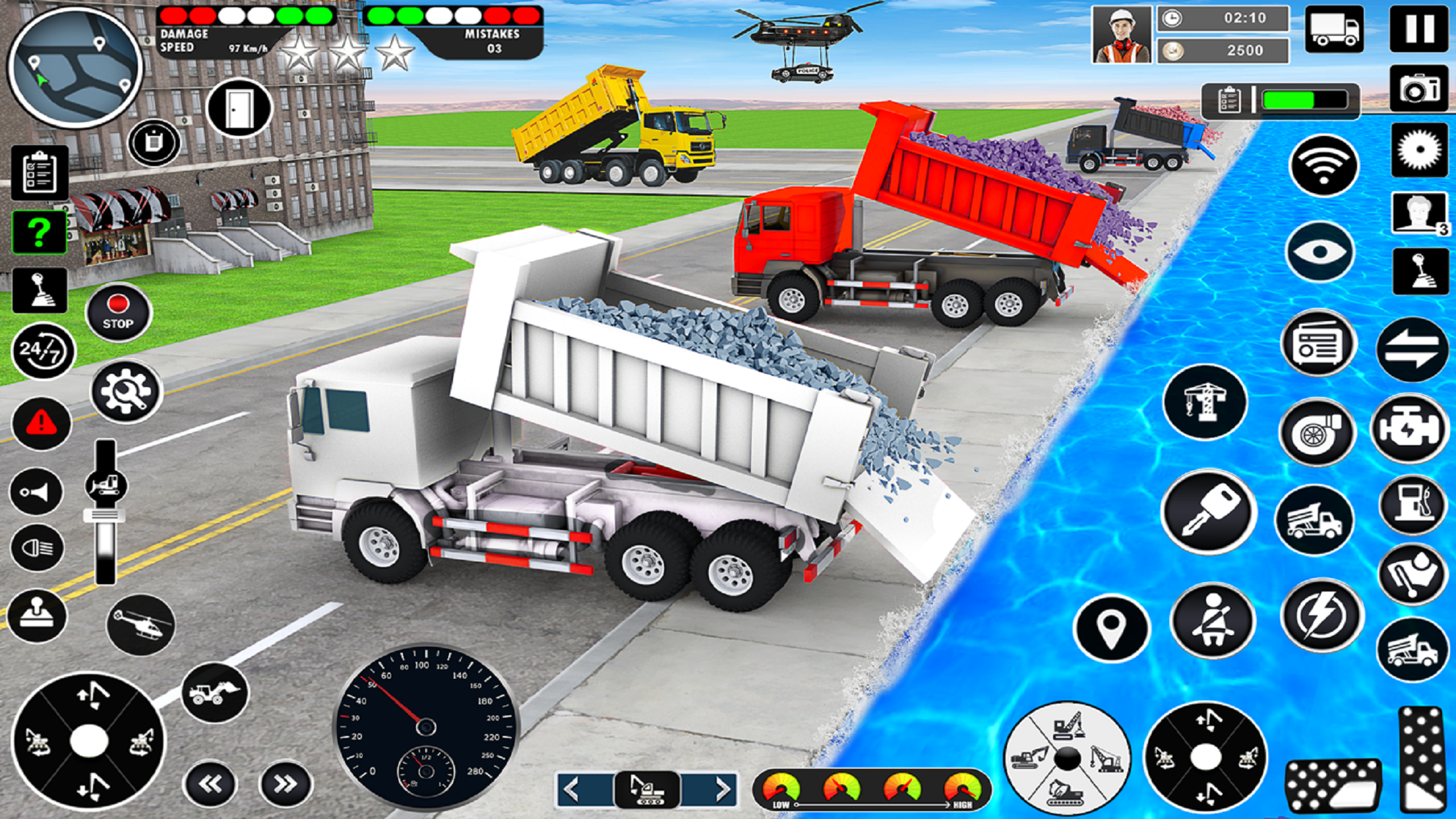Tap the fast-forward double arrow button
The height and width of the screenshot is (819, 1456).
click(286, 784)
